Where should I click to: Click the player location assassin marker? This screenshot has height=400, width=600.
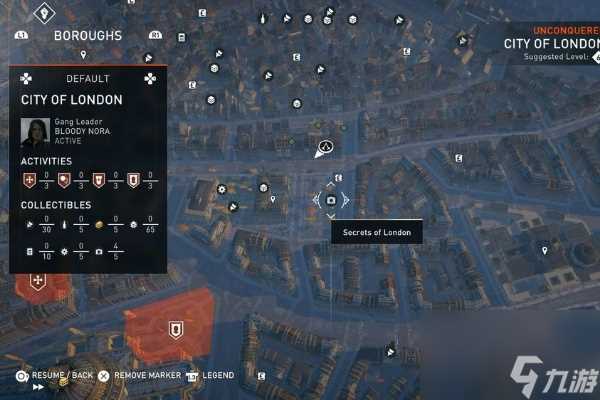324,150
